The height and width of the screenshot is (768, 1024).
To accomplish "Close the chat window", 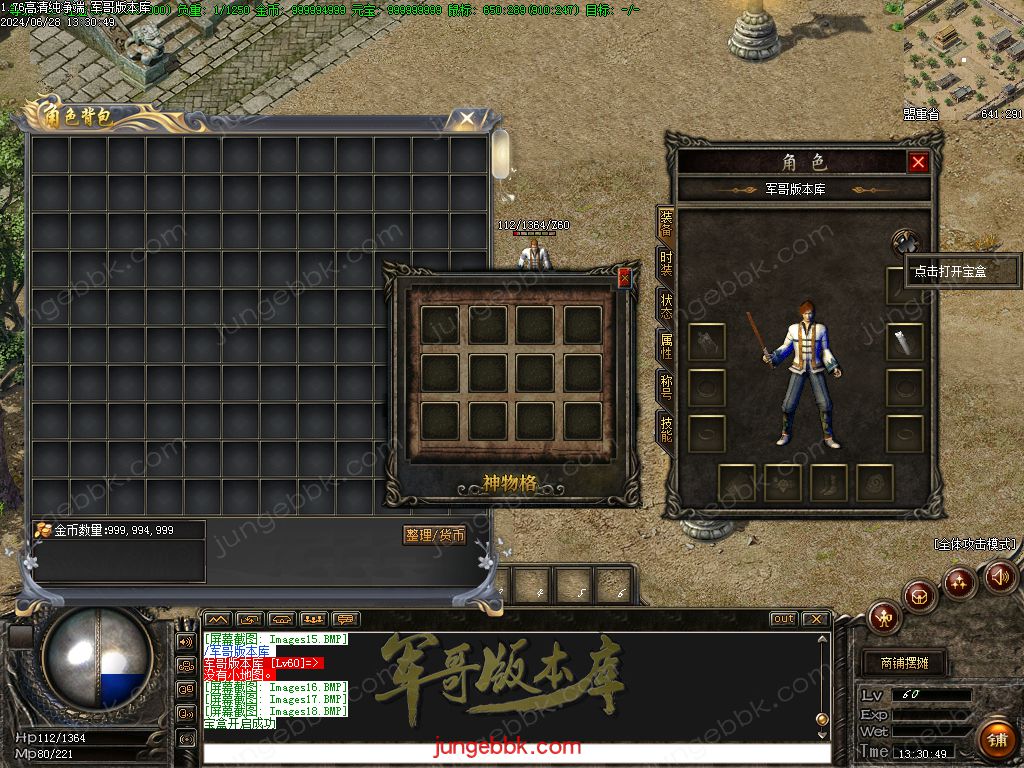I will 815,619.
